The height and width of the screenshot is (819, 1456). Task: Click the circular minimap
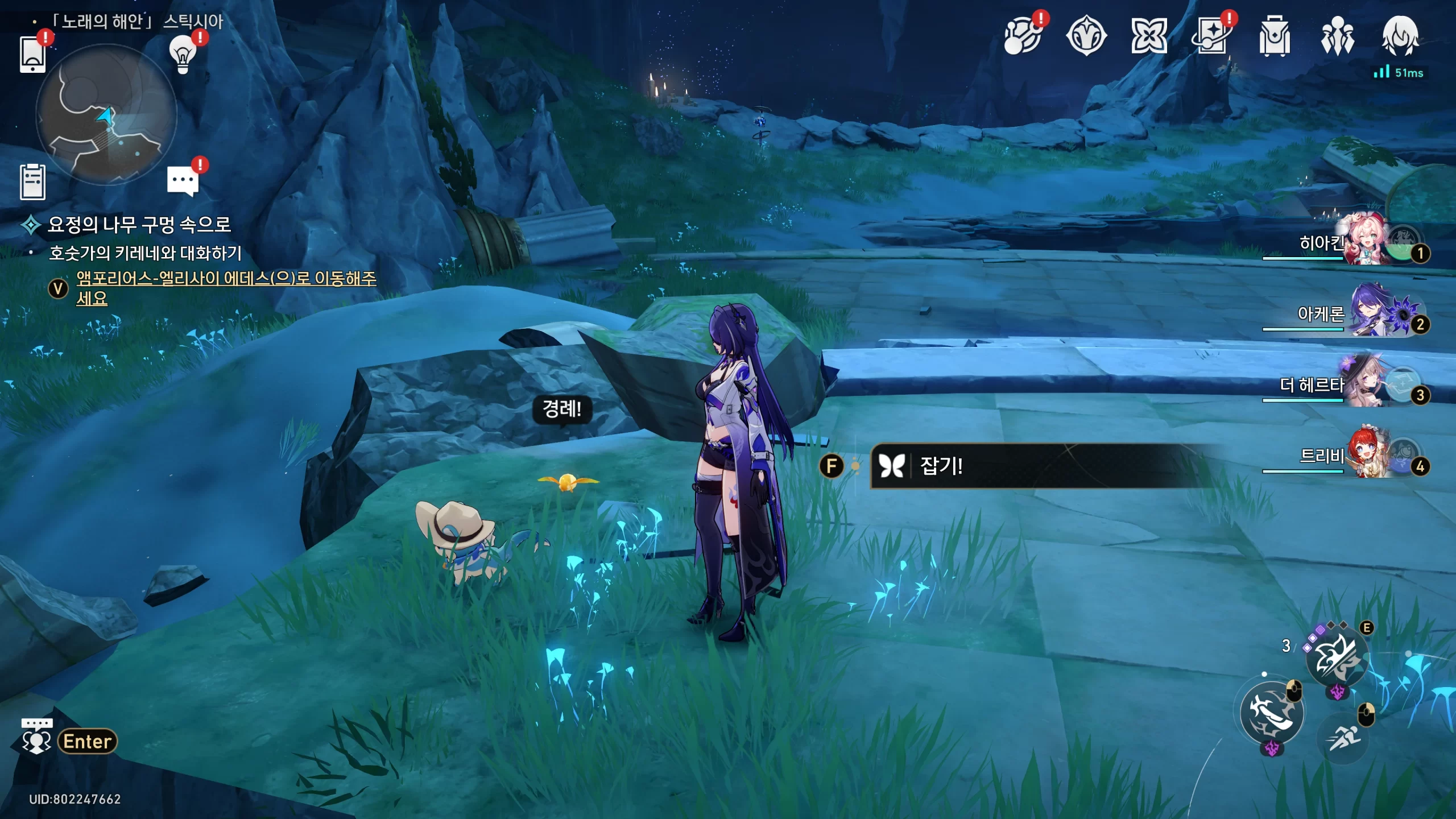[106, 114]
